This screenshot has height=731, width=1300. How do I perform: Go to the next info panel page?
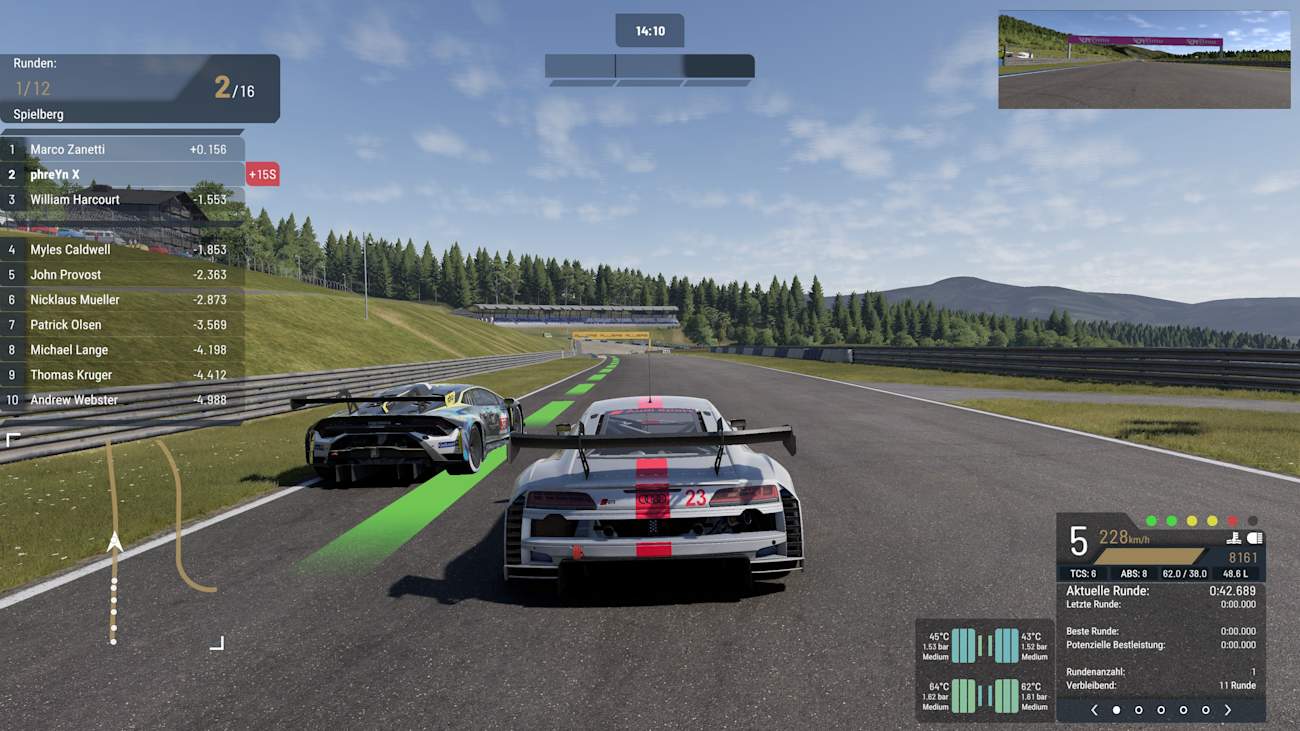click(1227, 710)
